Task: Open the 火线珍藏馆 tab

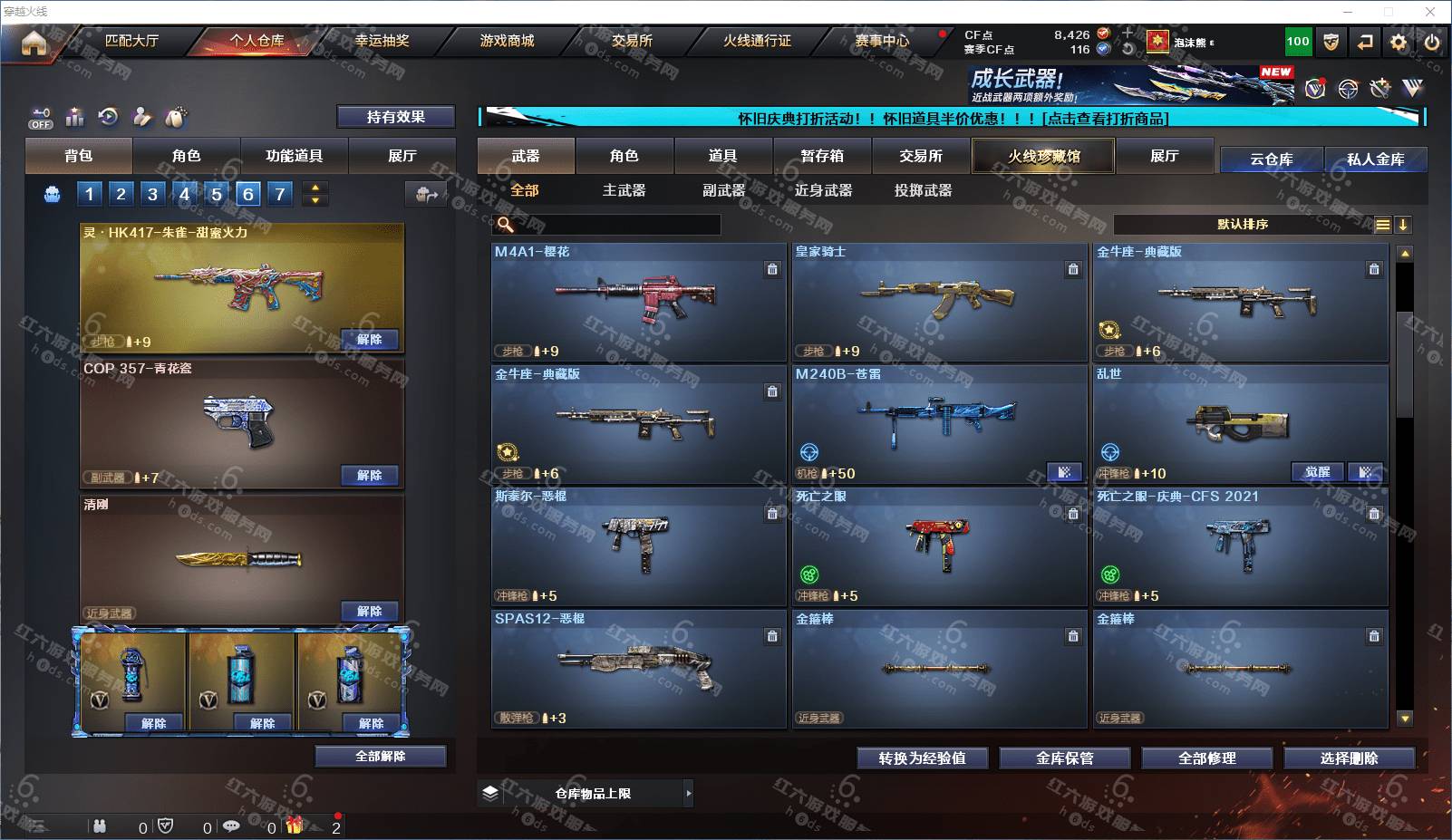Action: (x=1044, y=156)
